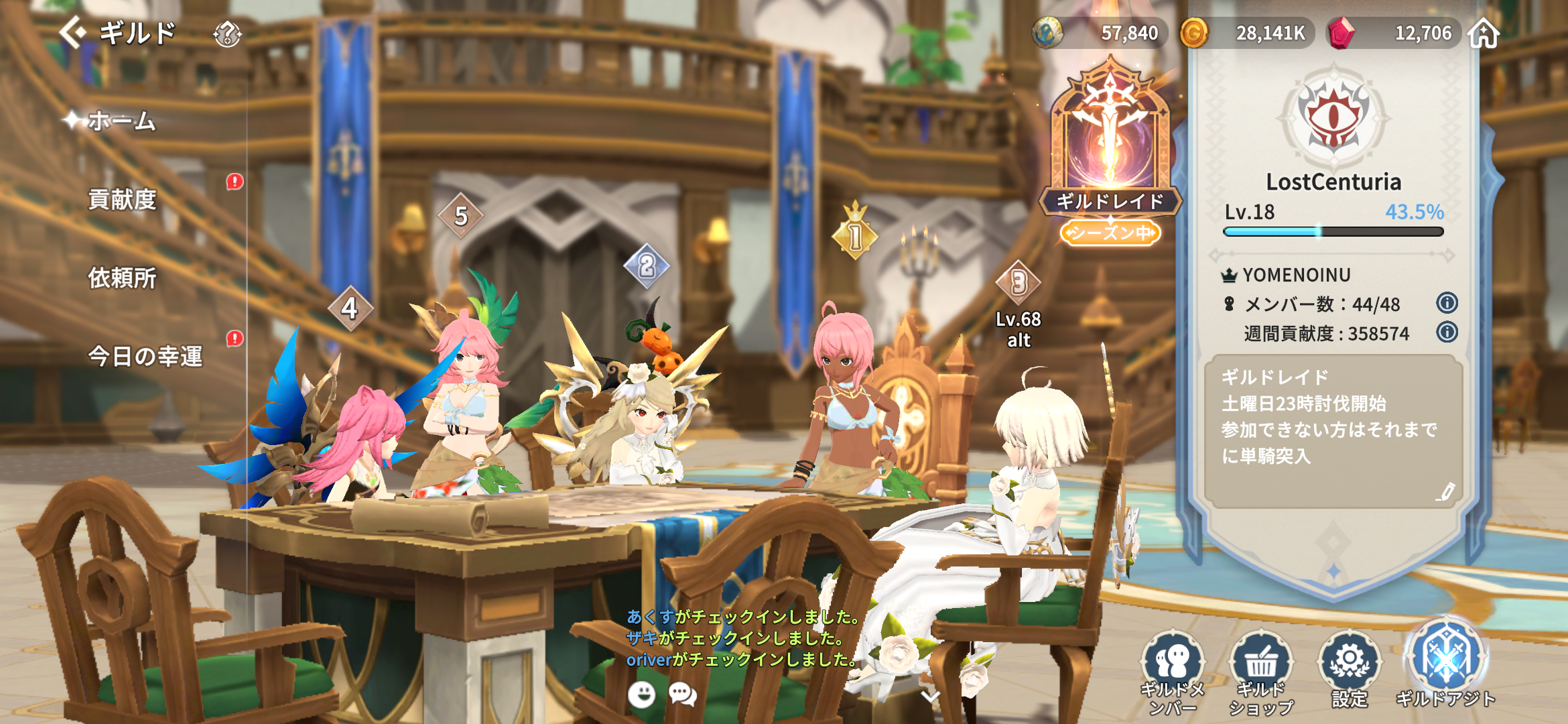Edit the guild notice with pencil icon
Image resolution: width=1568 pixels, height=724 pixels.
[x=1445, y=491]
